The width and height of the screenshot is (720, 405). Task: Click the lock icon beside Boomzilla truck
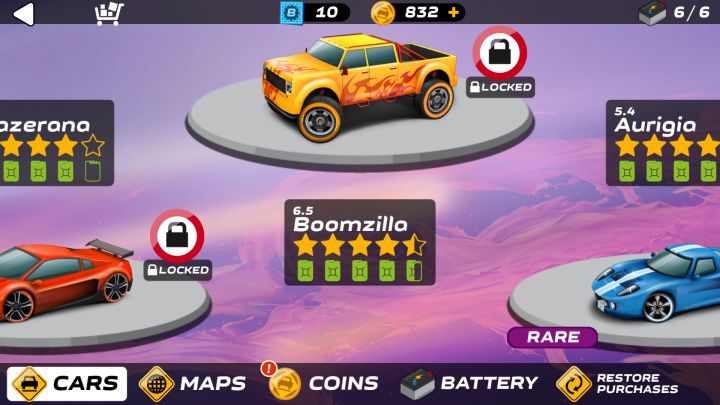coord(499,53)
